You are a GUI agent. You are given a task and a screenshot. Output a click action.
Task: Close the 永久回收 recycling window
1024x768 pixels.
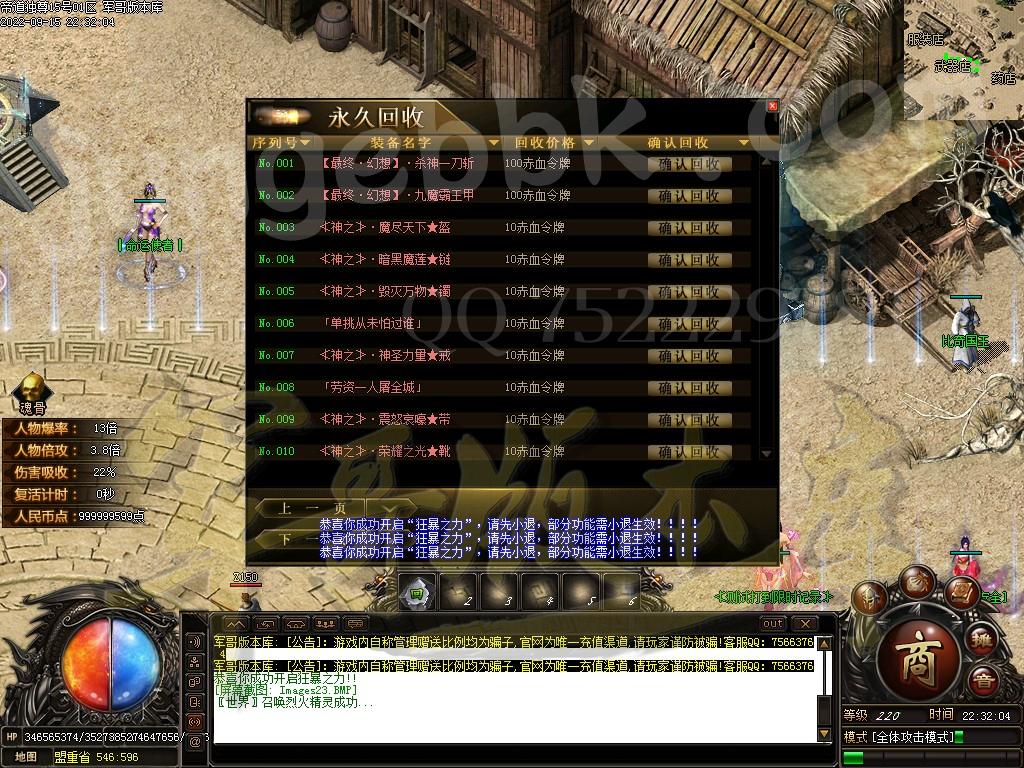(x=772, y=106)
